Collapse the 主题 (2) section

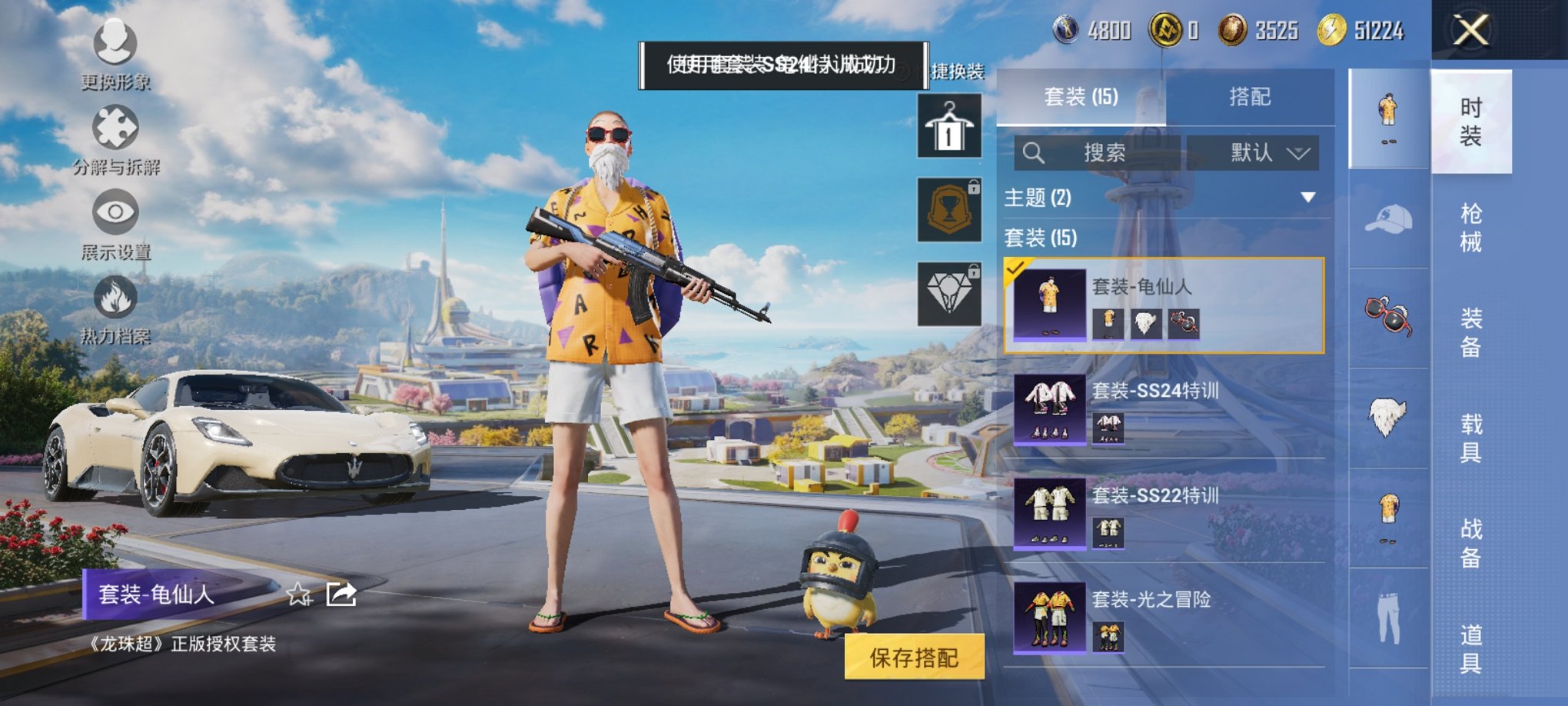click(1307, 195)
